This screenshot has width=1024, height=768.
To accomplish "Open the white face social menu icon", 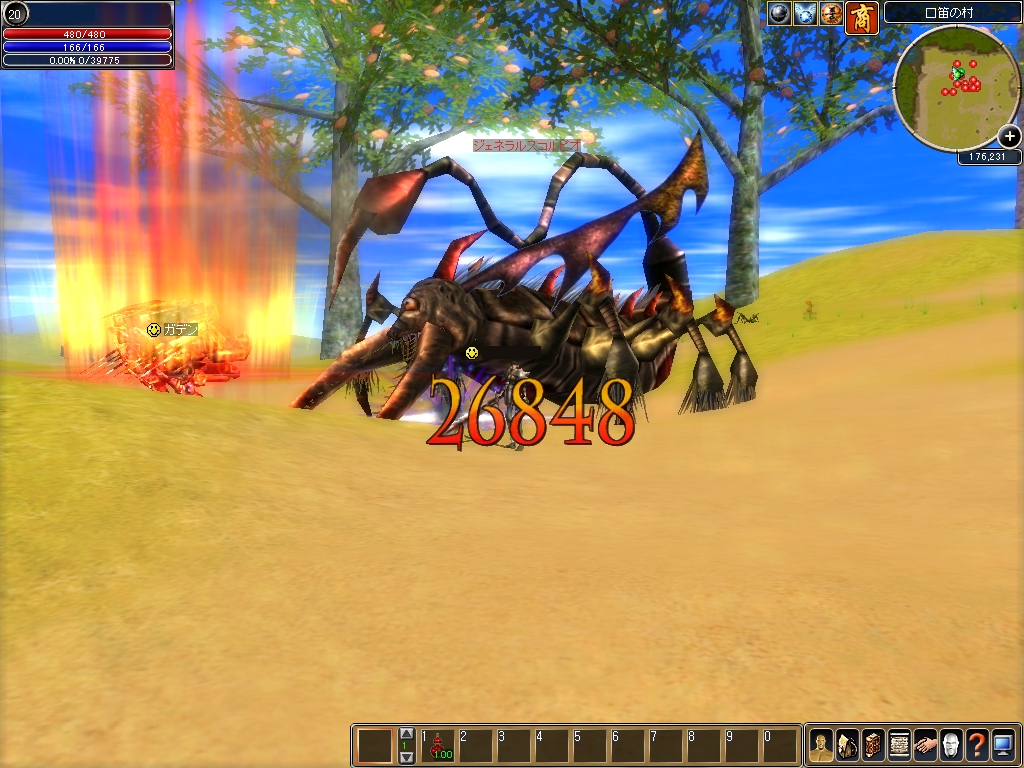I will coord(951,745).
